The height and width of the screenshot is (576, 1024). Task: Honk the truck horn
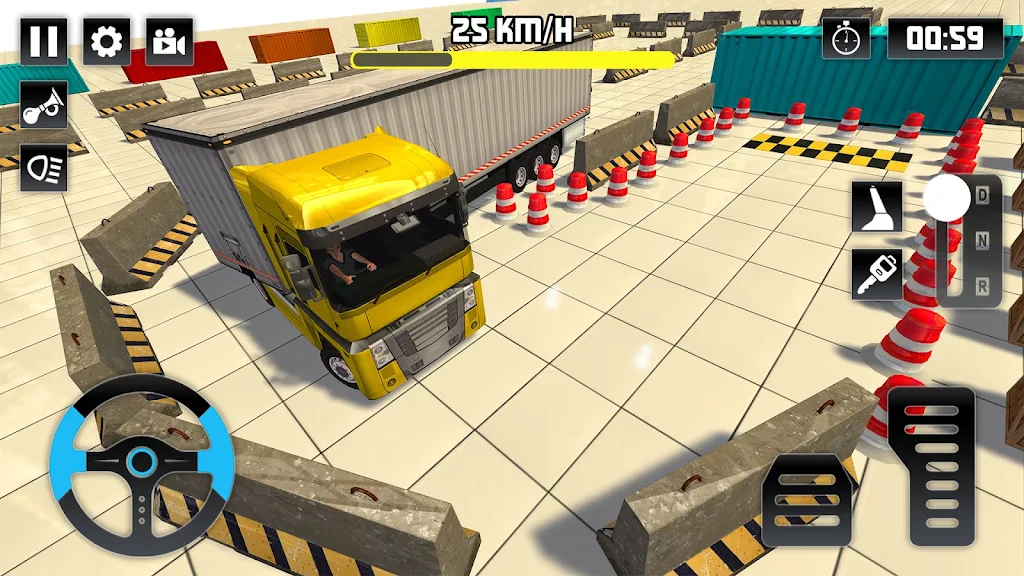click(44, 105)
